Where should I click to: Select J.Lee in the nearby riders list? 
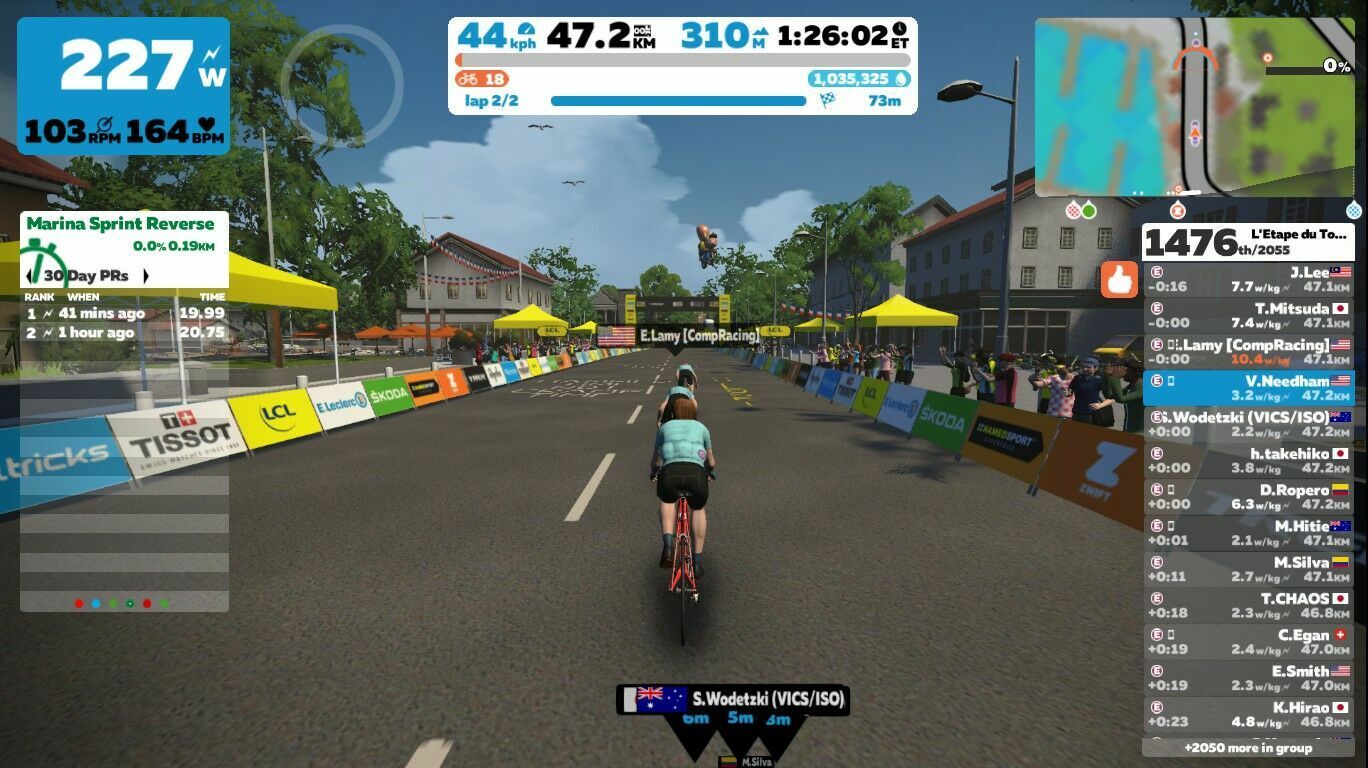[1248, 279]
